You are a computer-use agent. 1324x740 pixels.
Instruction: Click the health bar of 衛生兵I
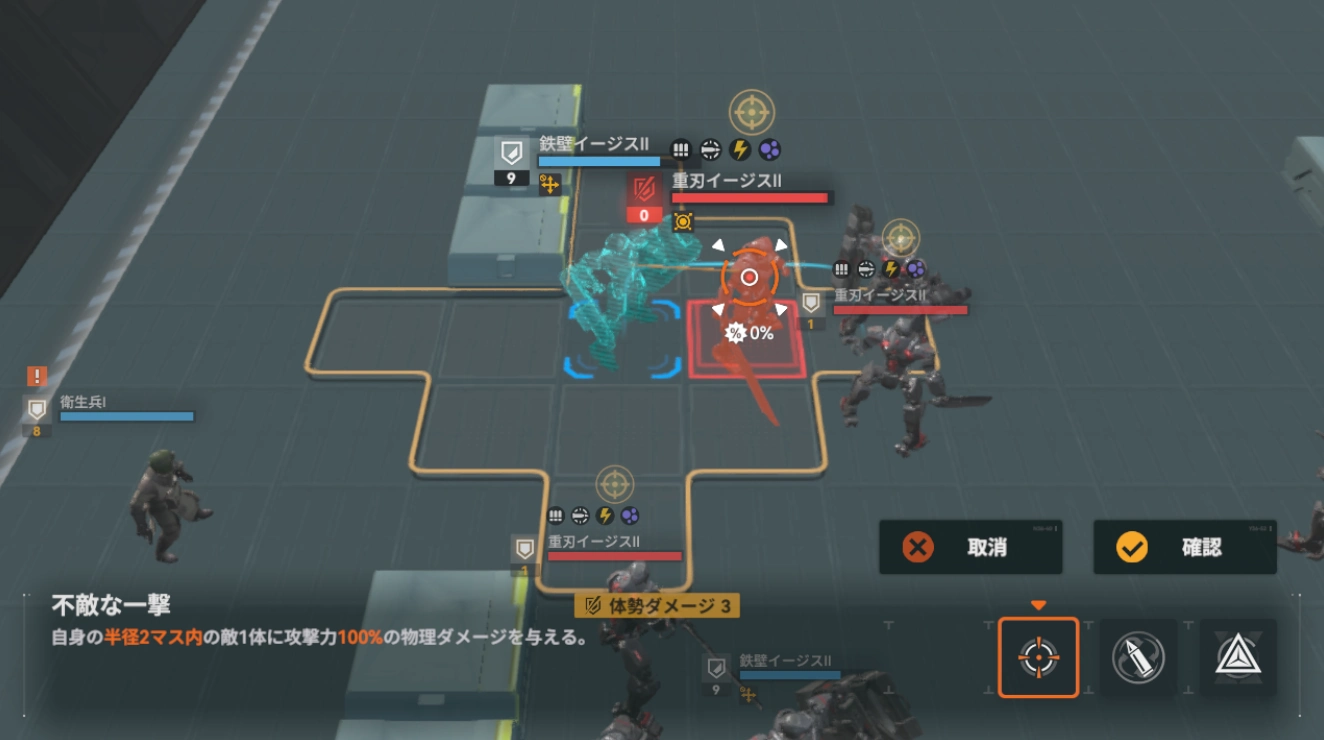(127, 416)
